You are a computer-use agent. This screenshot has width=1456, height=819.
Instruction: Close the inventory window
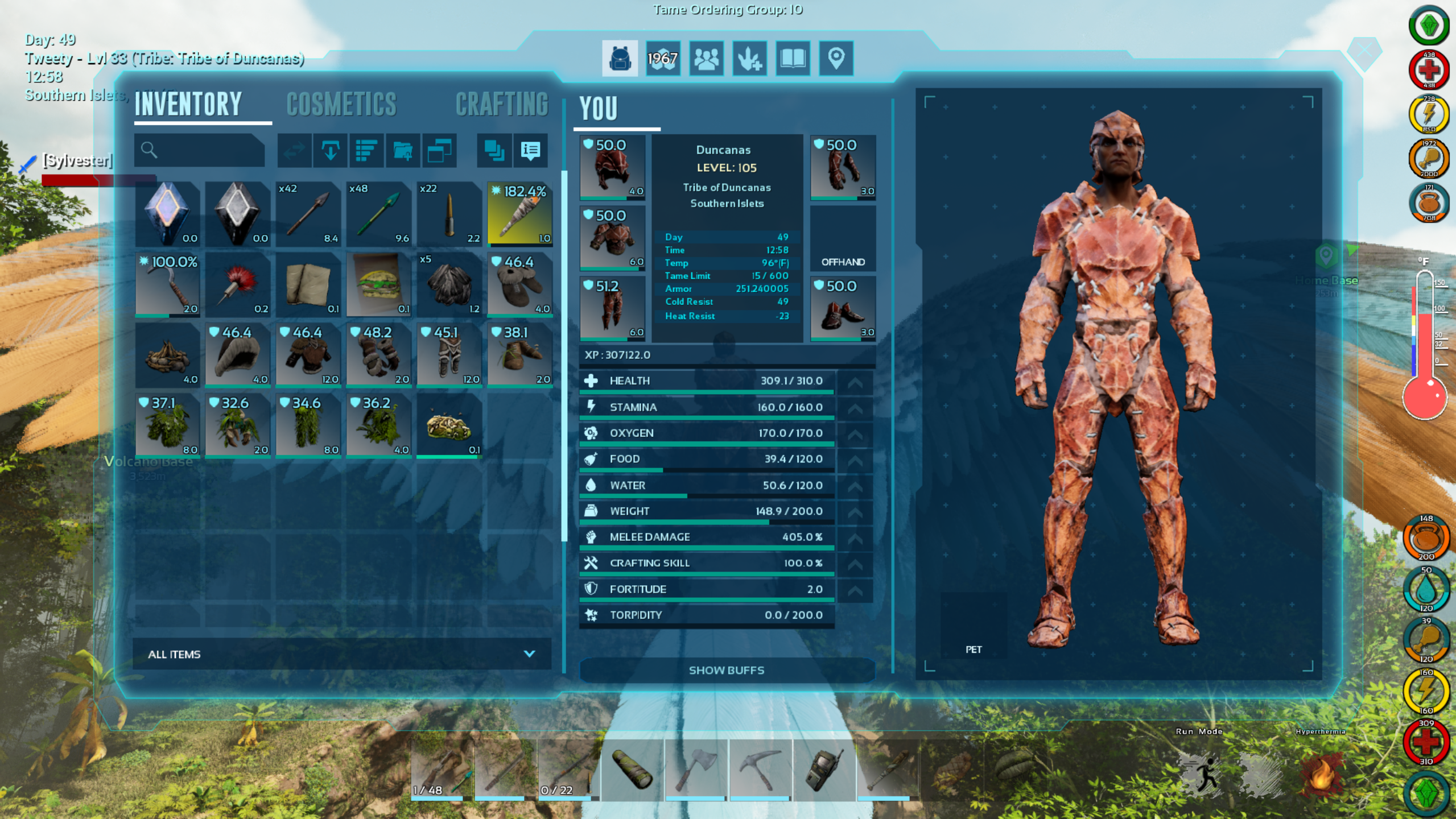pyautogui.click(x=1364, y=52)
